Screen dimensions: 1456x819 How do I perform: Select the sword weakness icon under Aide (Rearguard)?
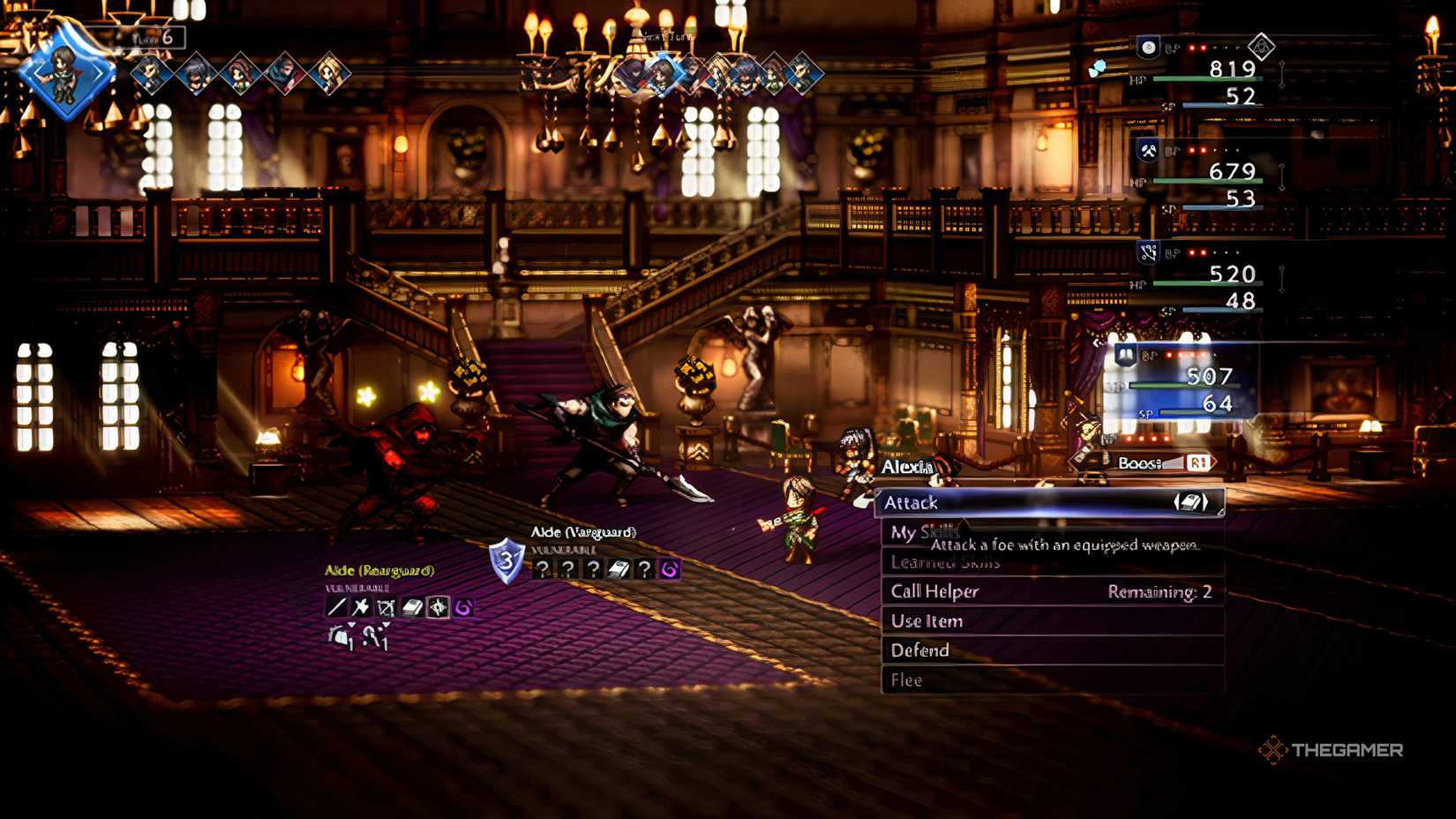click(336, 605)
